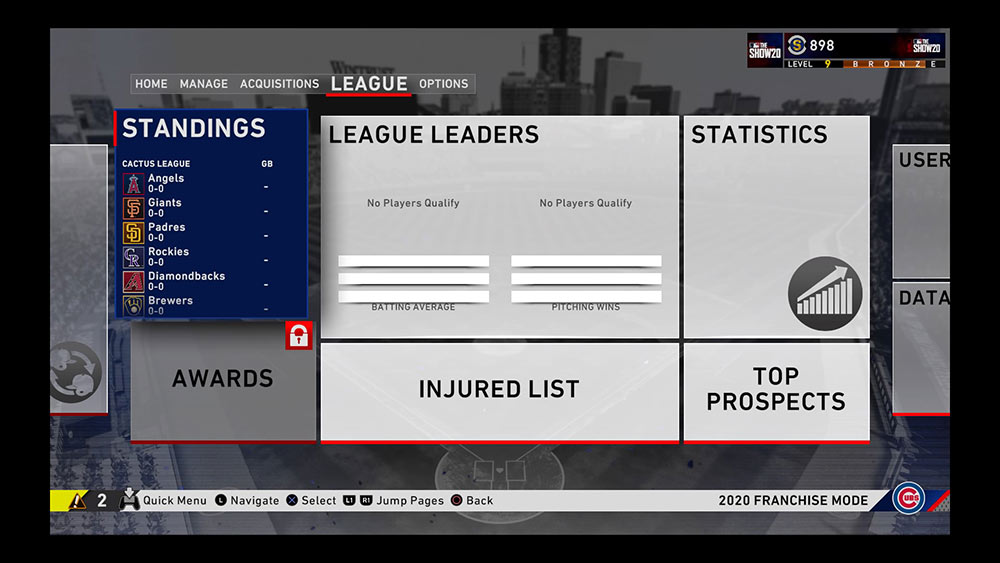
Task: Open the partially visible DATA tile
Action: (x=920, y=345)
